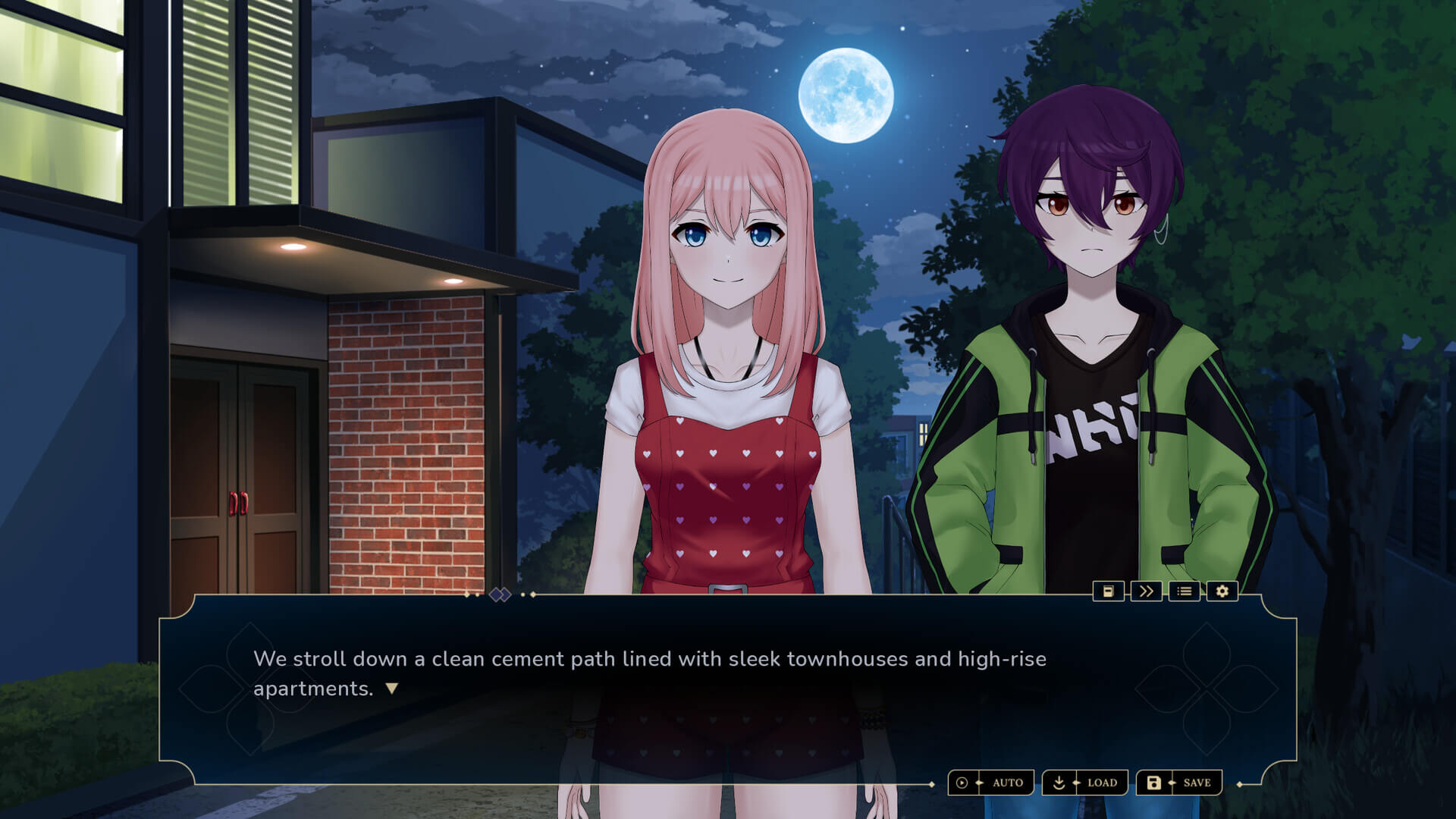1456x819 pixels.
Task: Advance dialogue with the triangle arrow
Action: point(391,689)
